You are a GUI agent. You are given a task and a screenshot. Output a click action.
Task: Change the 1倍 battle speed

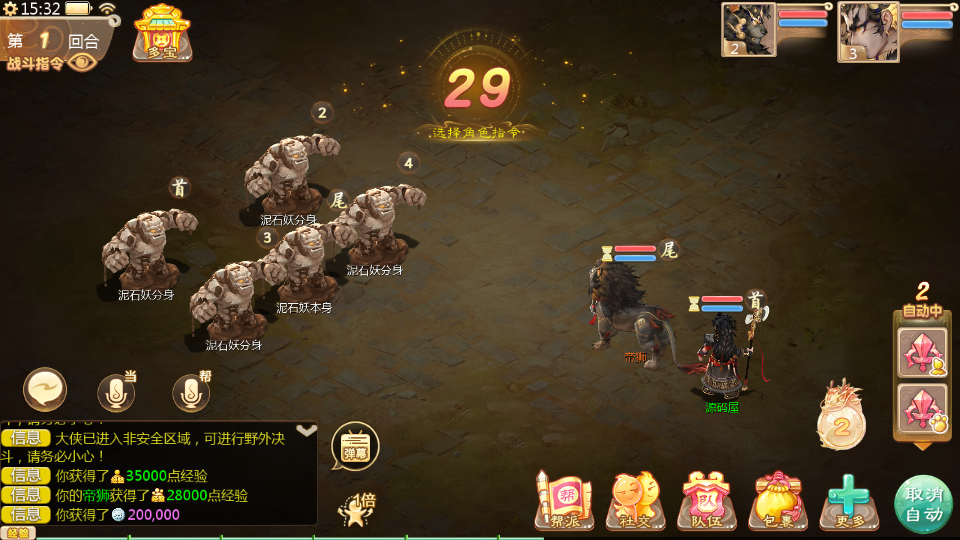coord(356,508)
